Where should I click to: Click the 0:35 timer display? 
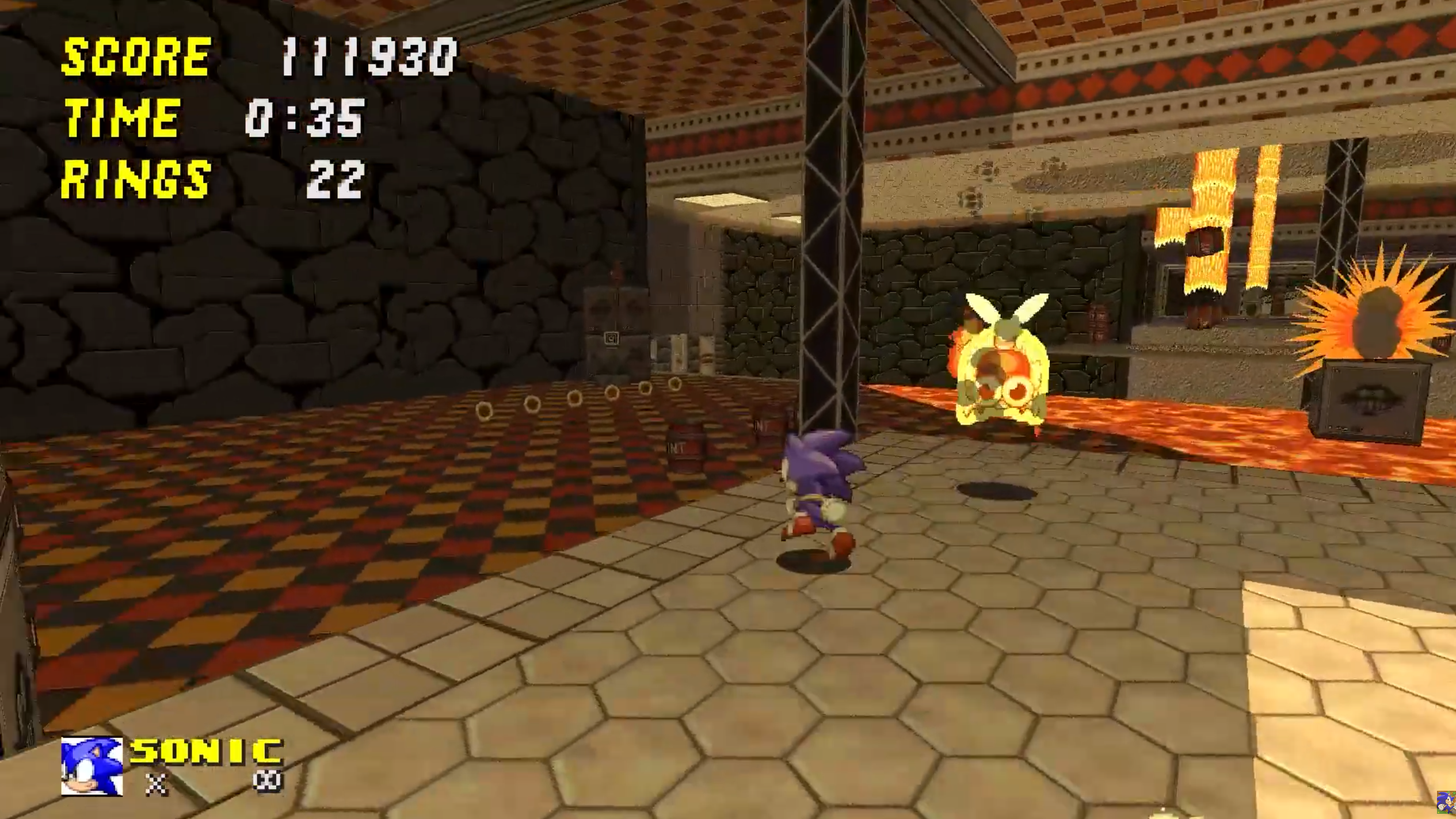click(x=307, y=120)
